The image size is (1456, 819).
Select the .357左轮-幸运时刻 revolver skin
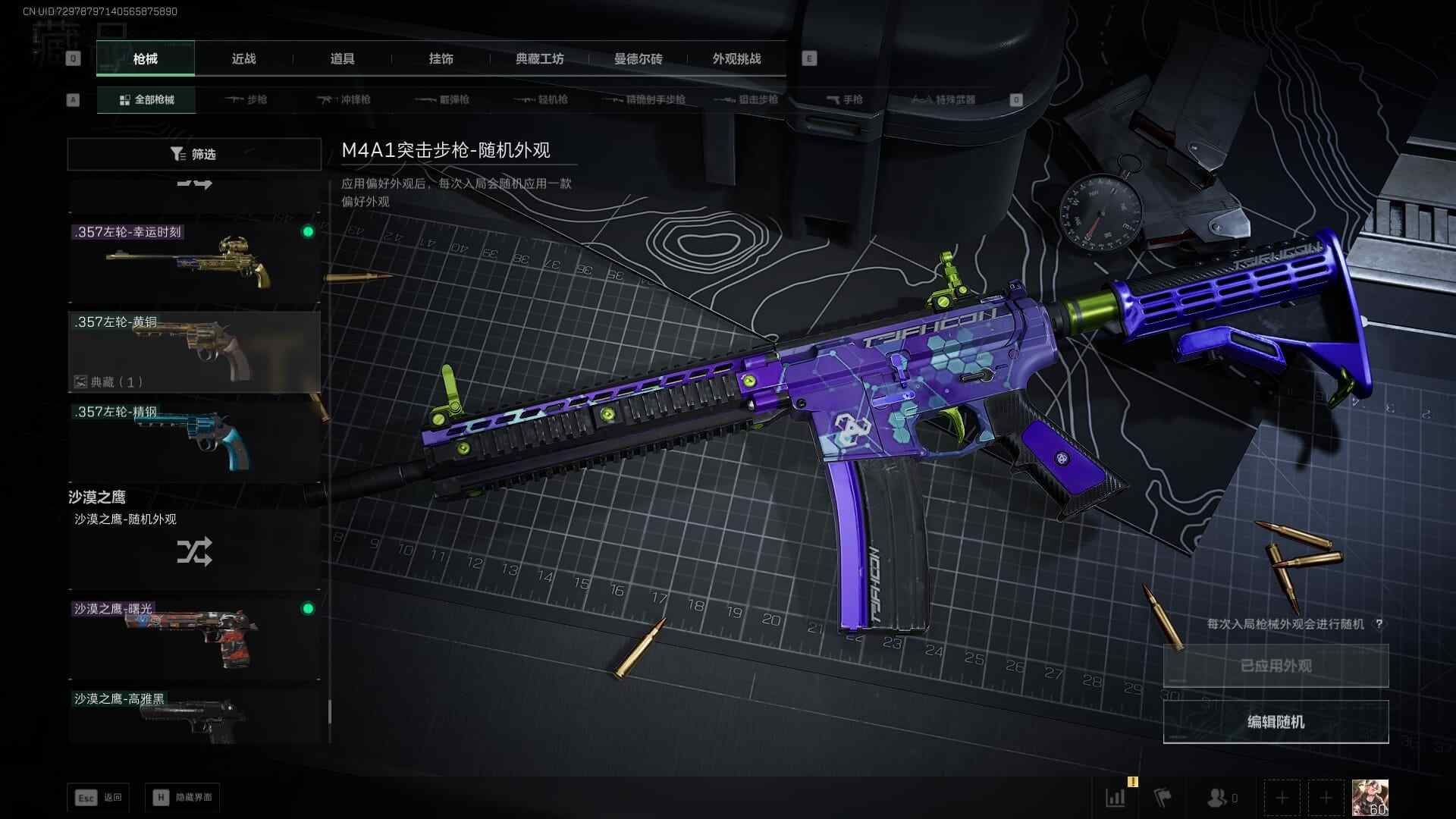(x=194, y=262)
